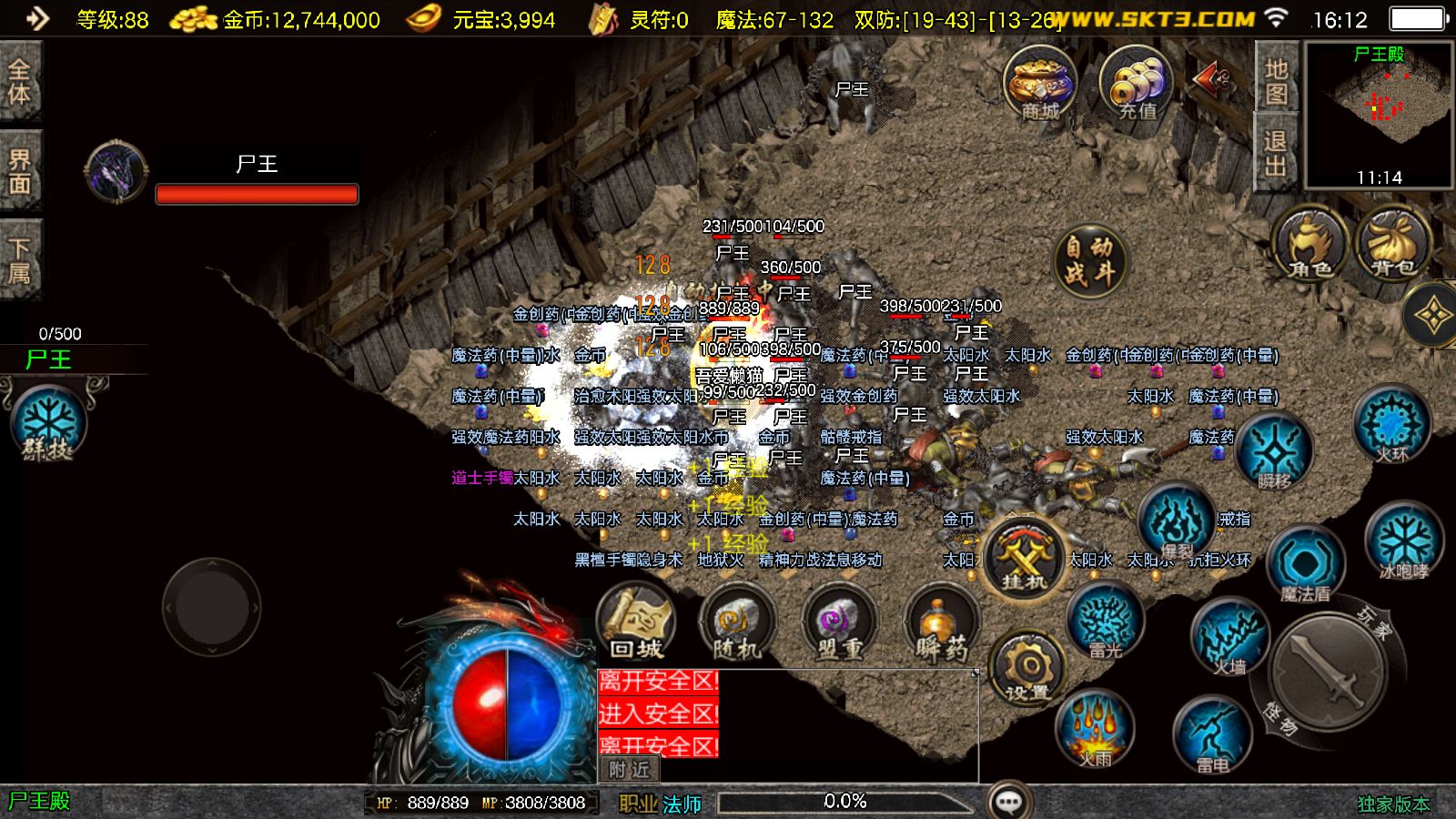Choose the 下属 tab
The height and width of the screenshot is (819, 1456).
20,261
